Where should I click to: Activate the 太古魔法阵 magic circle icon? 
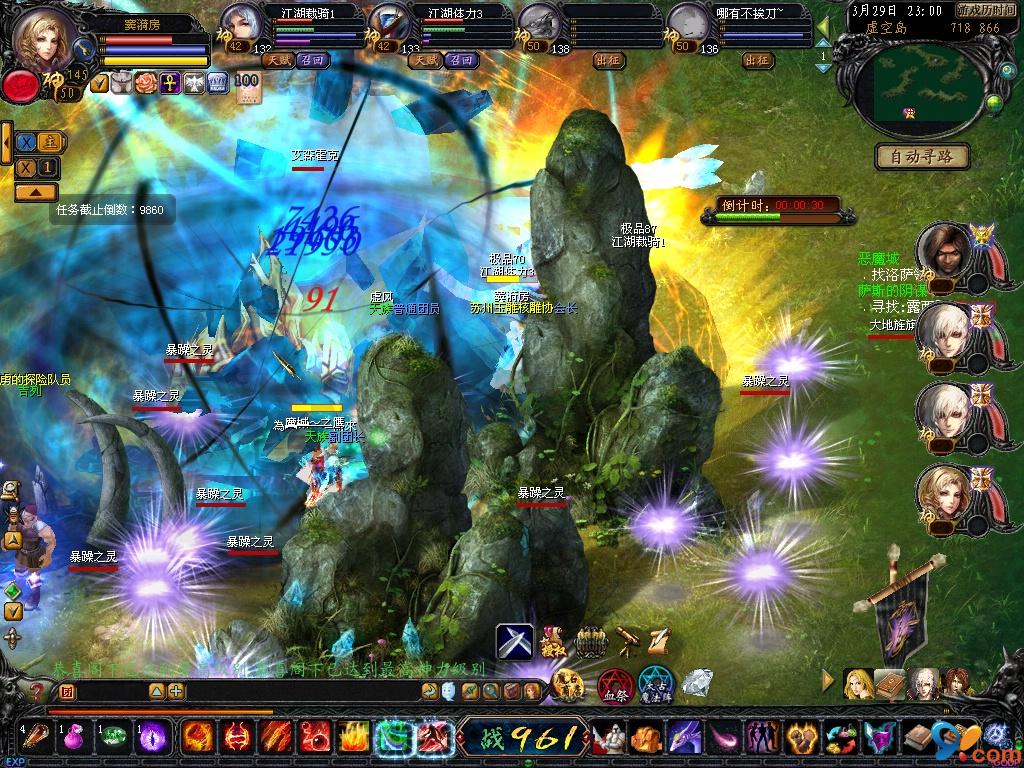656,685
